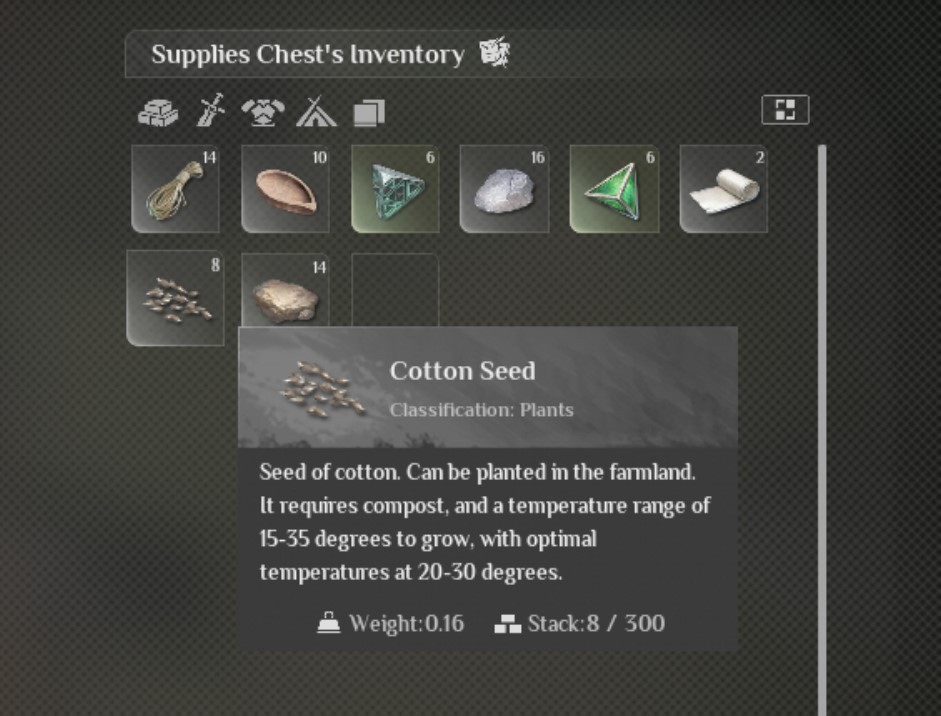The width and height of the screenshot is (941, 716).
Task: Select the white cloth roll slot
Action: (723, 189)
